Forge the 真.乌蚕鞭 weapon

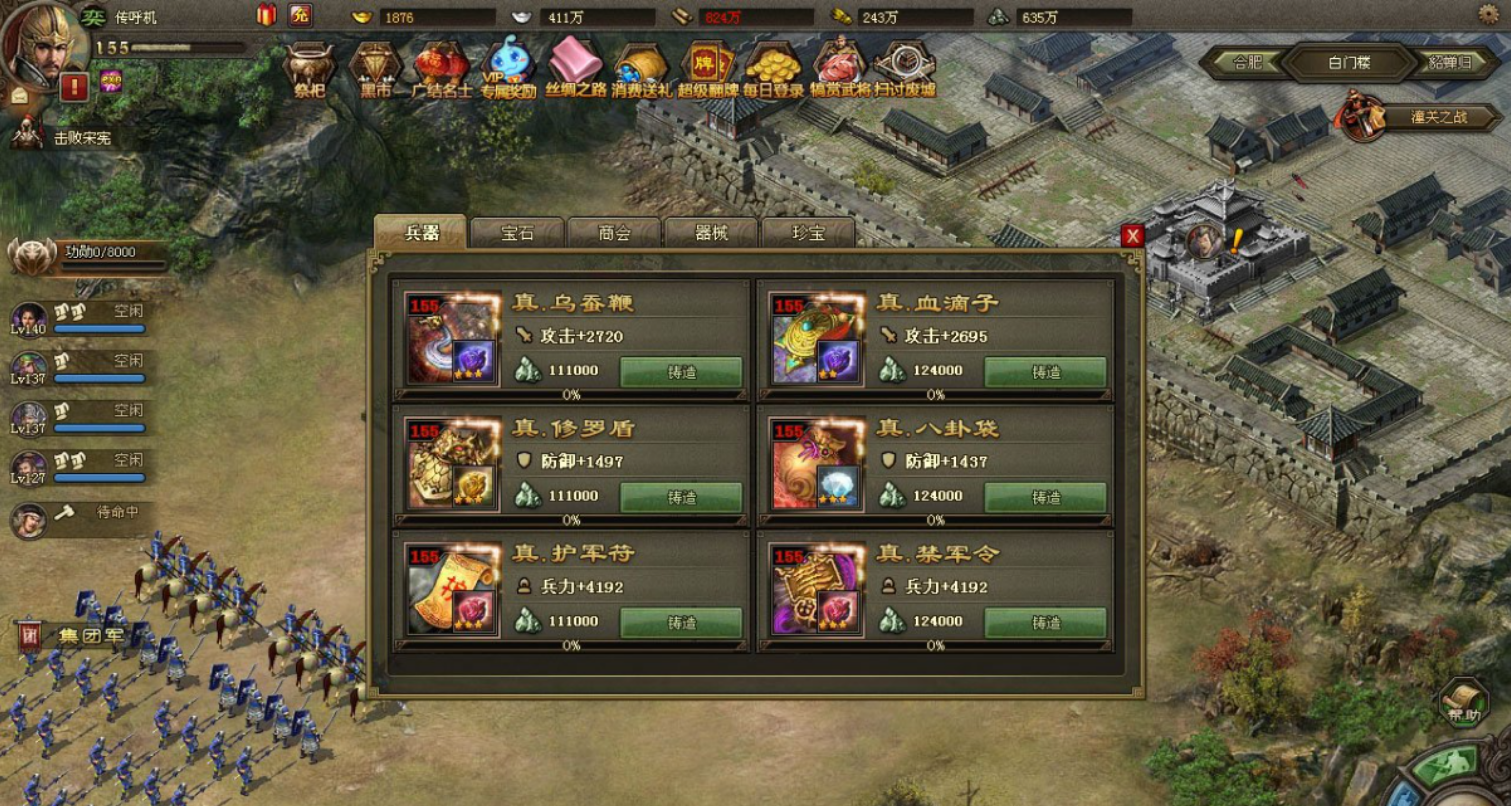point(681,372)
